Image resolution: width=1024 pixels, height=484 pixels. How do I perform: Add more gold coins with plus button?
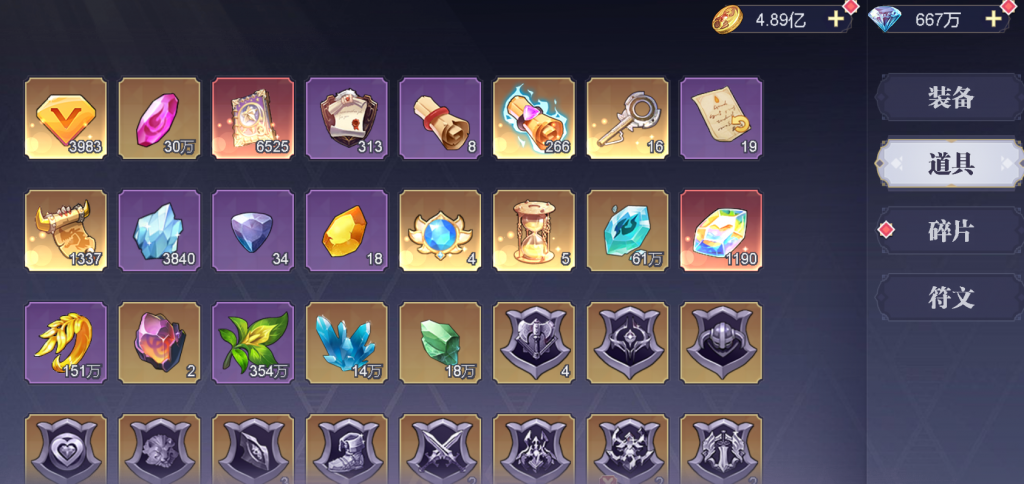(x=837, y=19)
